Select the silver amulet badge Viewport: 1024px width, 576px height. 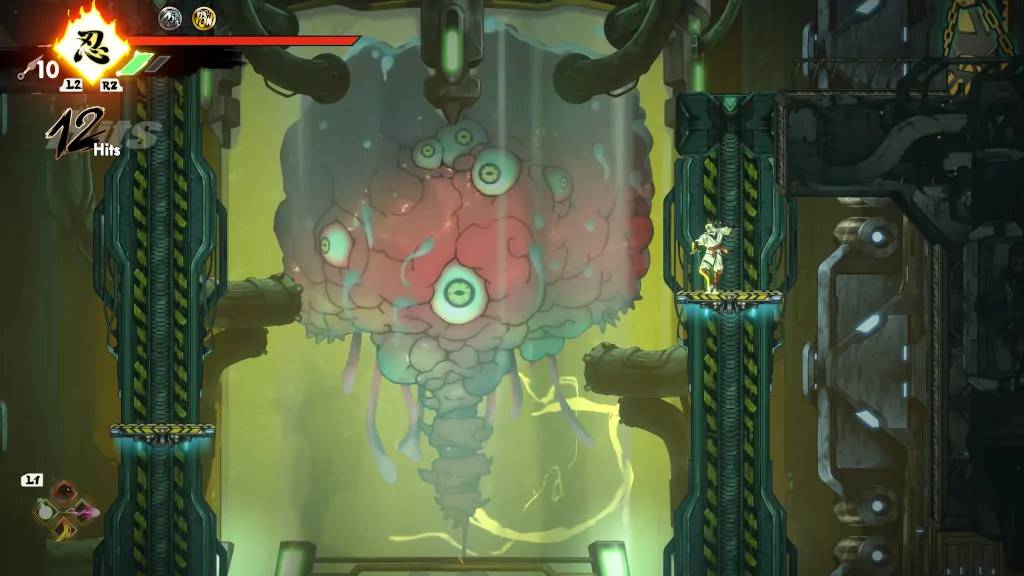170,17
